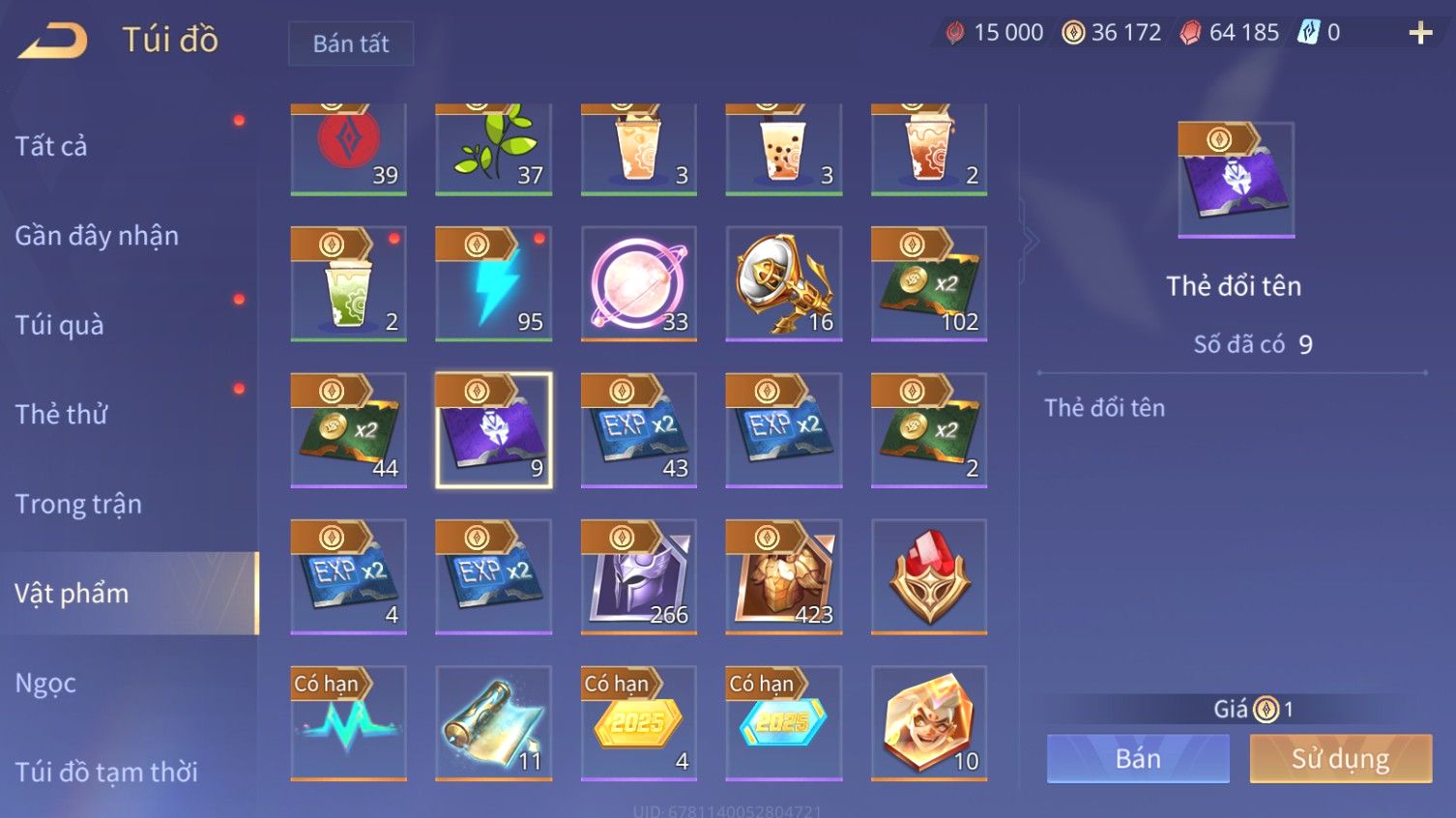Viewport: 1456px width, 818px height.
Task: Add currency with the plus button
Action: tap(1420, 34)
